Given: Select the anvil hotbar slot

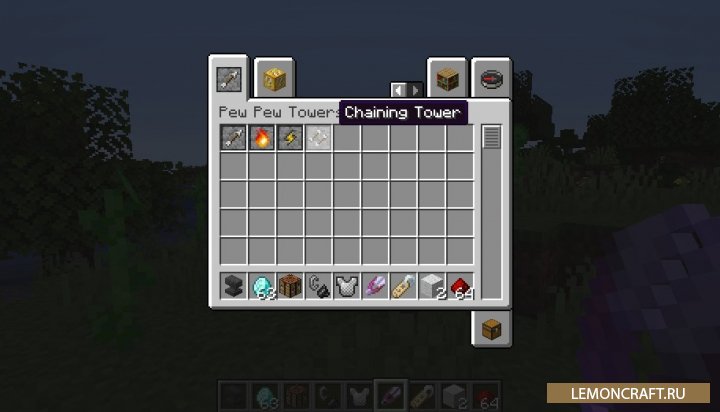Looking at the screenshot, I should (x=233, y=286).
